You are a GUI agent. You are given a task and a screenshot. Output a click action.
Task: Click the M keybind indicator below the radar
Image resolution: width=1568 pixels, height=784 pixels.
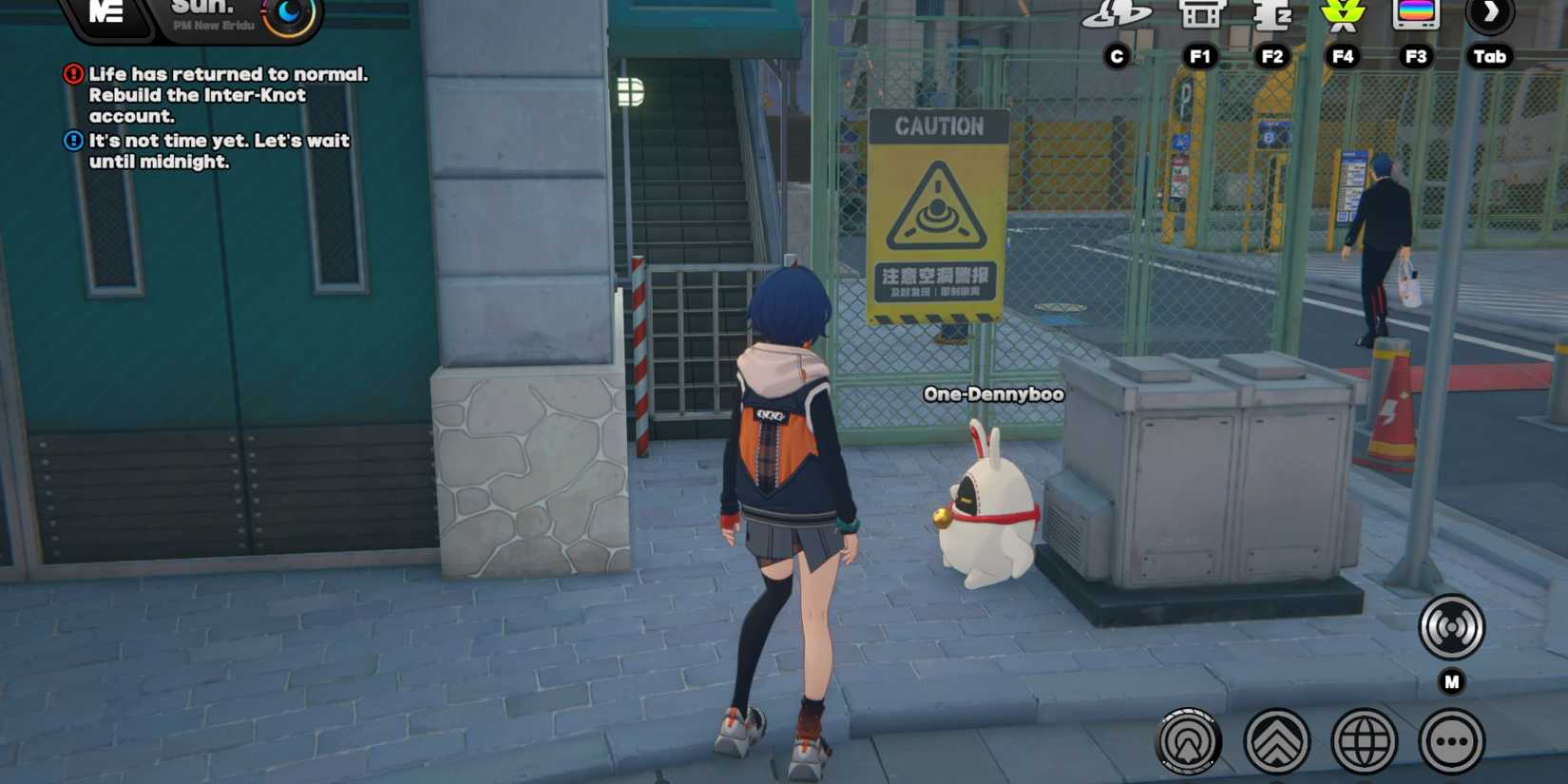click(x=1449, y=679)
